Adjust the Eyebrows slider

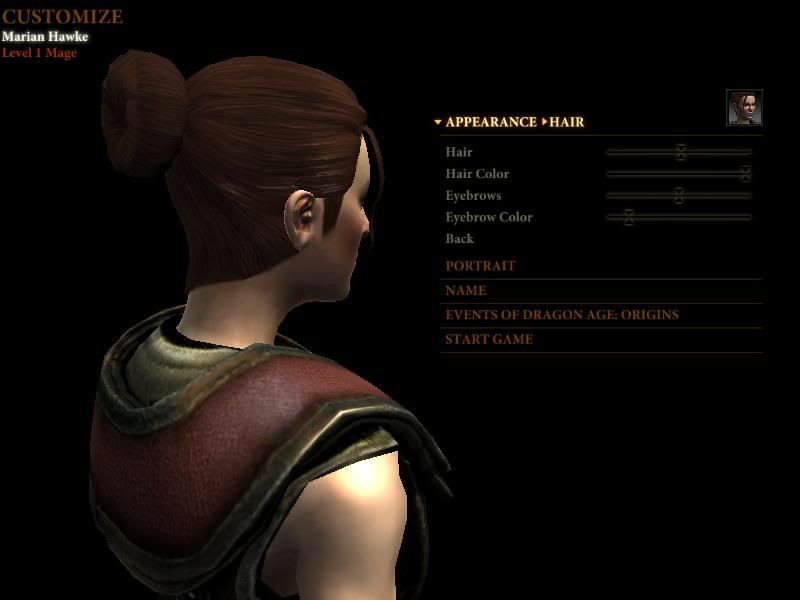coord(678,196)
